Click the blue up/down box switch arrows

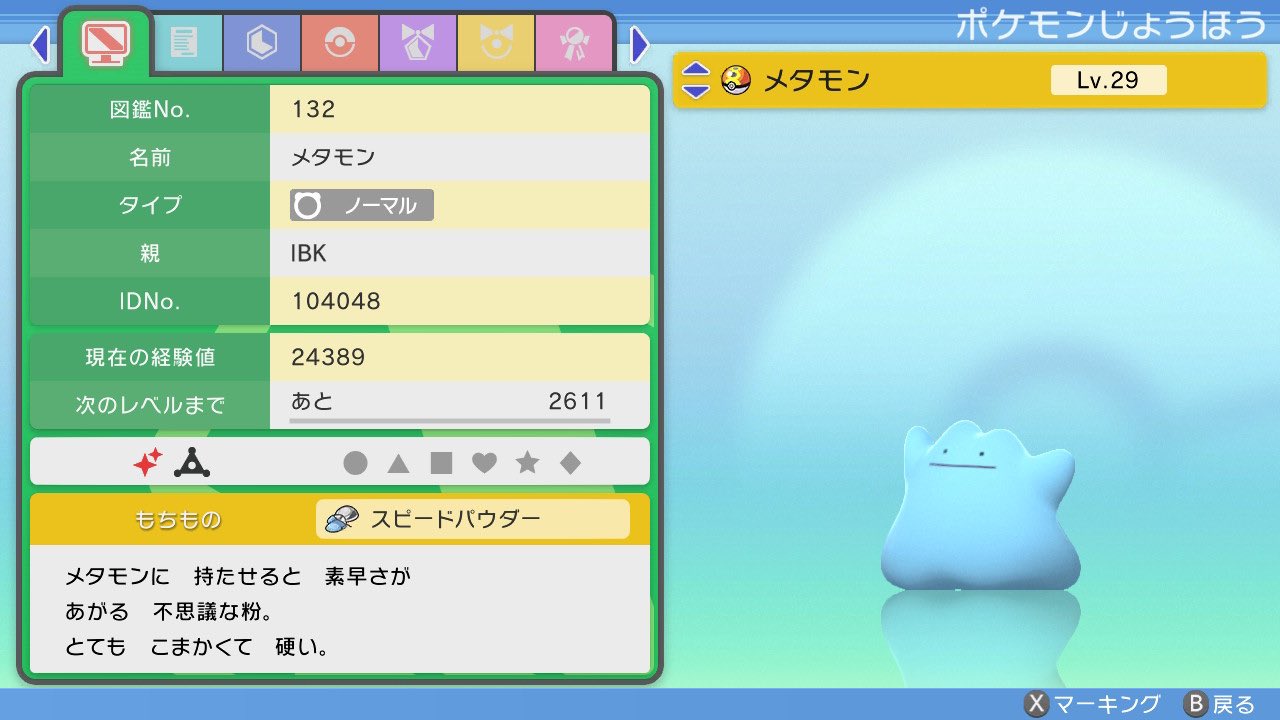coord(696,80)
